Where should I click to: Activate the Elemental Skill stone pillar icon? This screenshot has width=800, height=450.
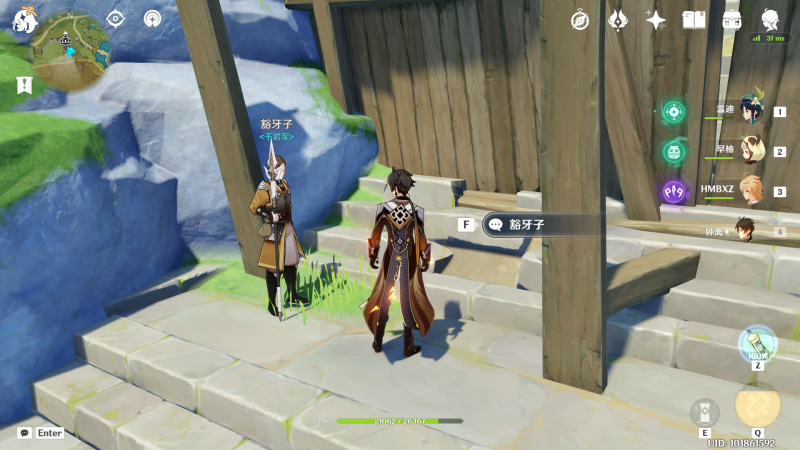coord(704,411)
